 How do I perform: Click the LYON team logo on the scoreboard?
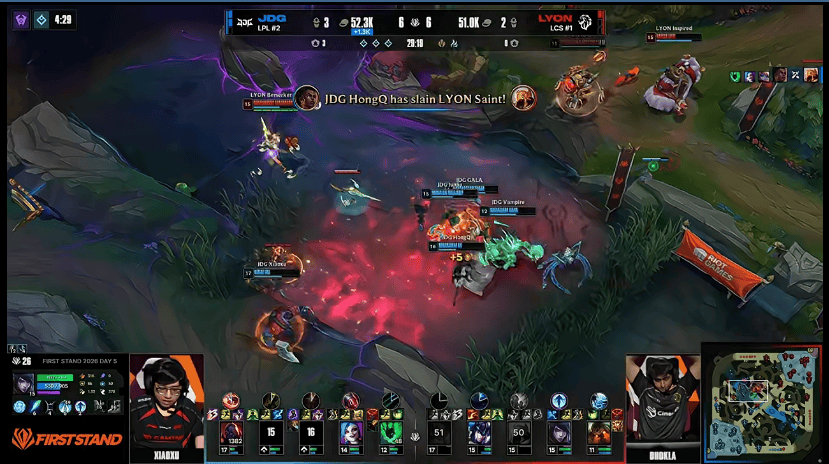click(587, 19)
